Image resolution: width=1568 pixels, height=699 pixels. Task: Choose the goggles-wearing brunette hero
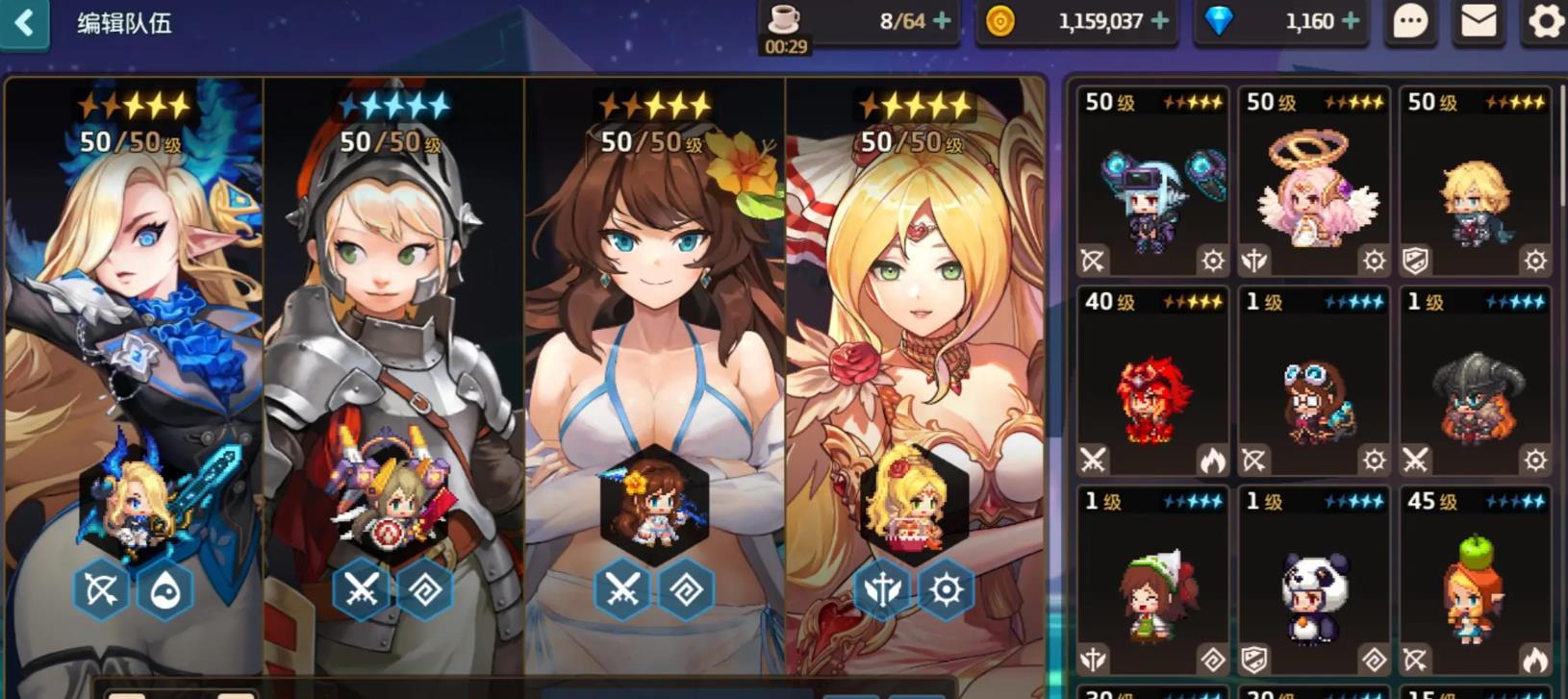pyautogui.click(x=1313, y=383)
